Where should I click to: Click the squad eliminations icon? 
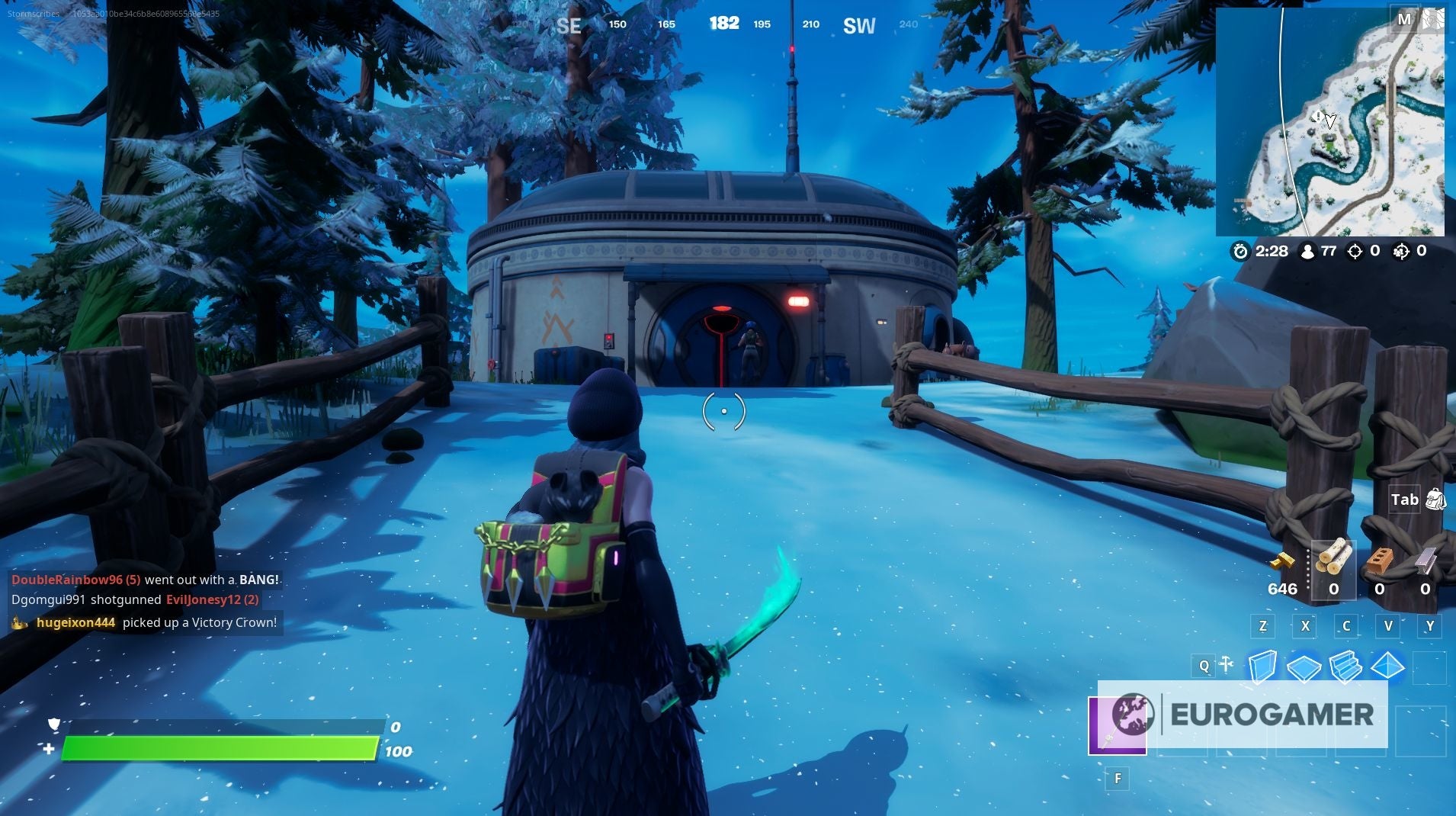click(1401, 252)
